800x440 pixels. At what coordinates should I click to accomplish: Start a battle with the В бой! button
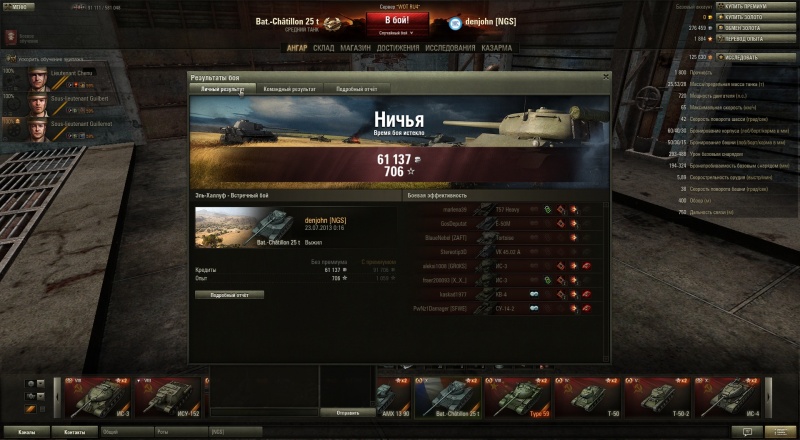click(x=398, y=21)
